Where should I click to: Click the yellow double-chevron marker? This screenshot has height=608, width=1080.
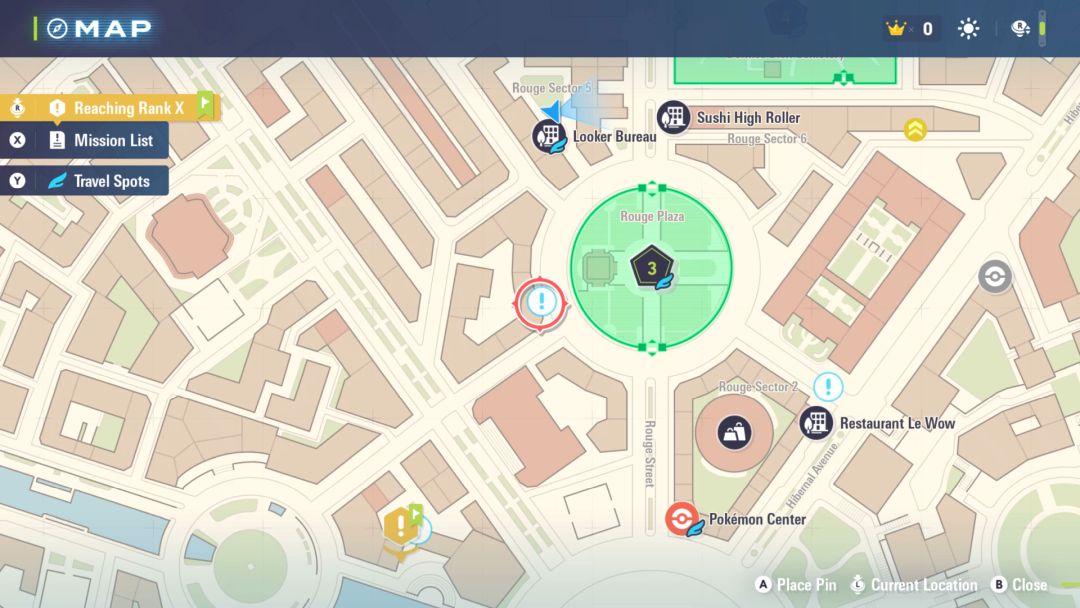click(915, 129)
